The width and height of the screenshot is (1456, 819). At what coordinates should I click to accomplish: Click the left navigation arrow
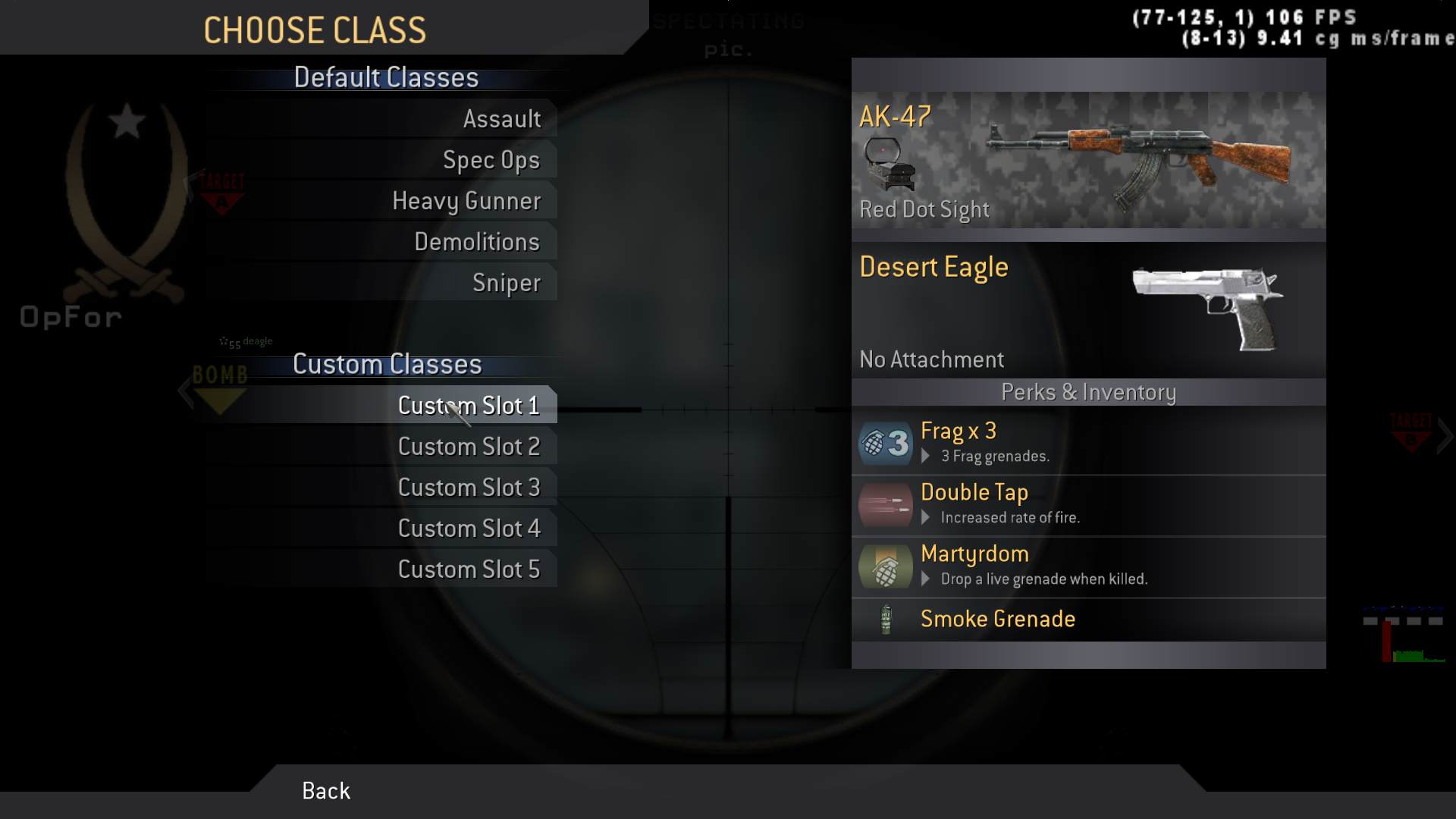187,391
